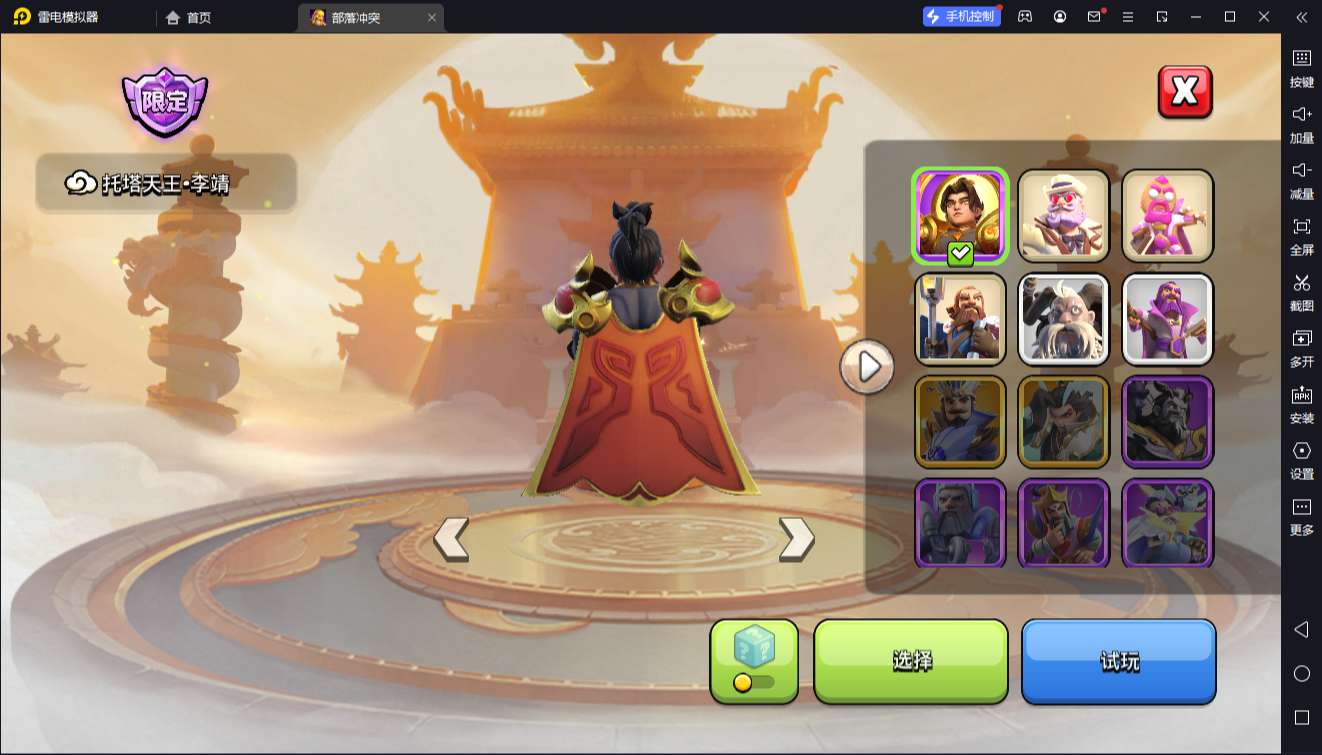Viewport: 1322px width, 755px height.
Task: Take a screenshot with 截图 tool
Action: (x=1301, y=292)
